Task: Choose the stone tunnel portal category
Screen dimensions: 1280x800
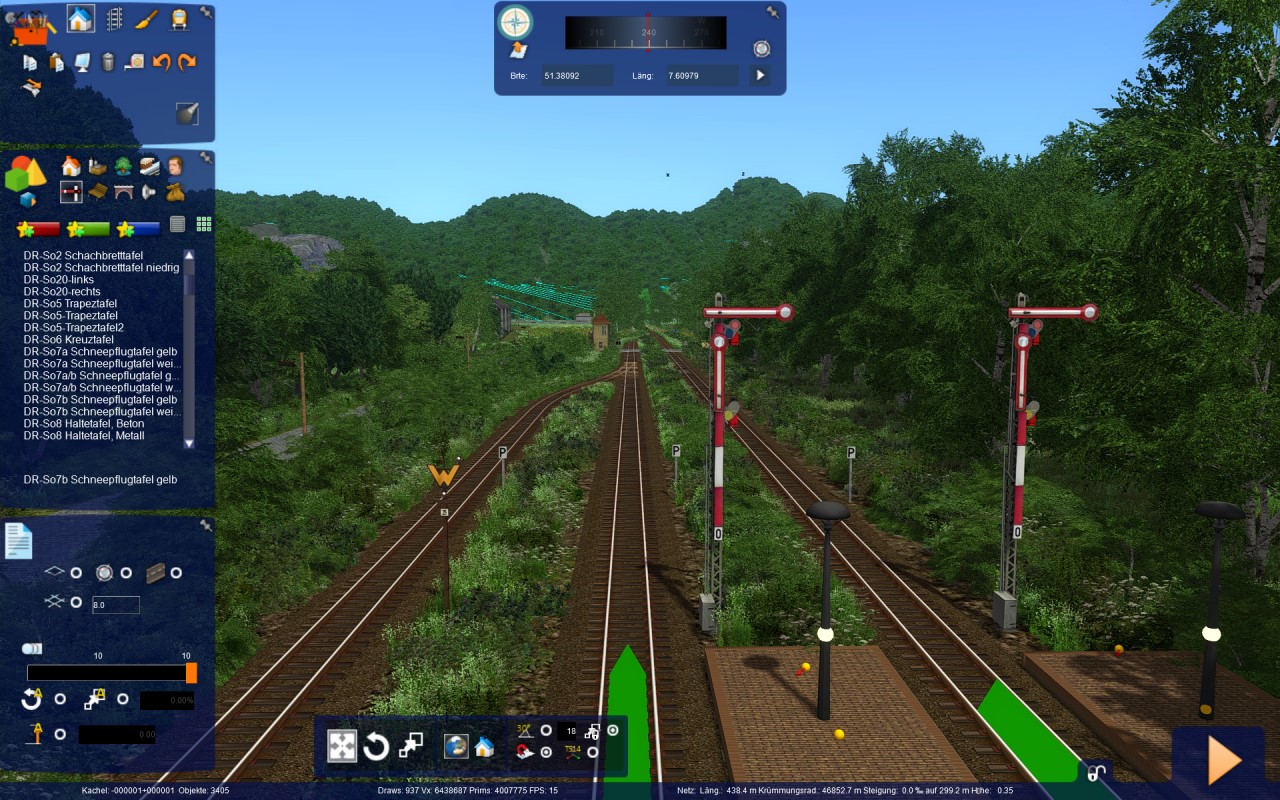Action: 123,191
